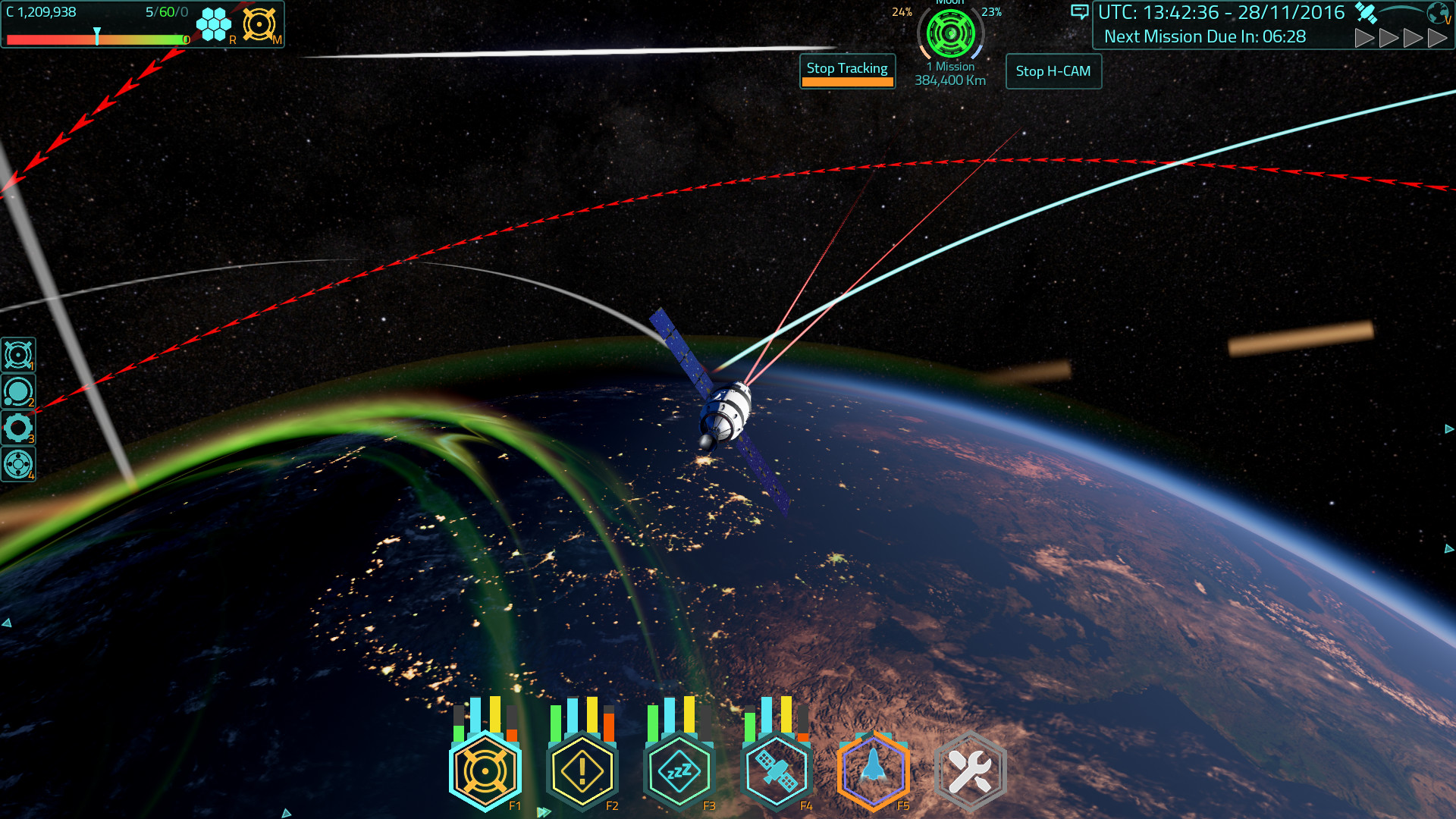Click the target M icon in top-left HUD
Screen dimensions: 1456x819
(260, 24)
